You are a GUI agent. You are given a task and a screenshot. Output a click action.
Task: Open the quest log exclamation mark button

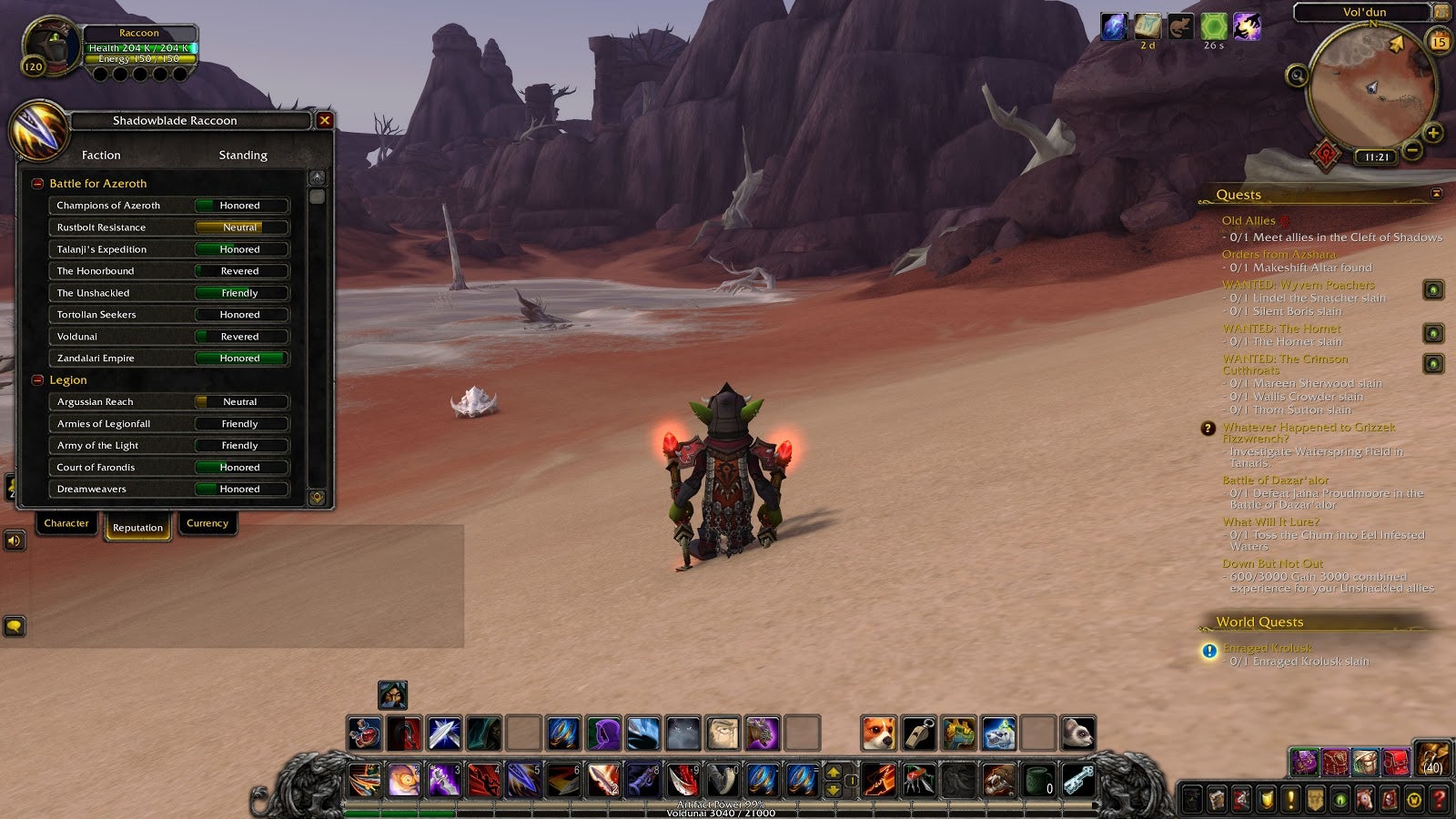pyautogui.click(x=1290, y=800)
